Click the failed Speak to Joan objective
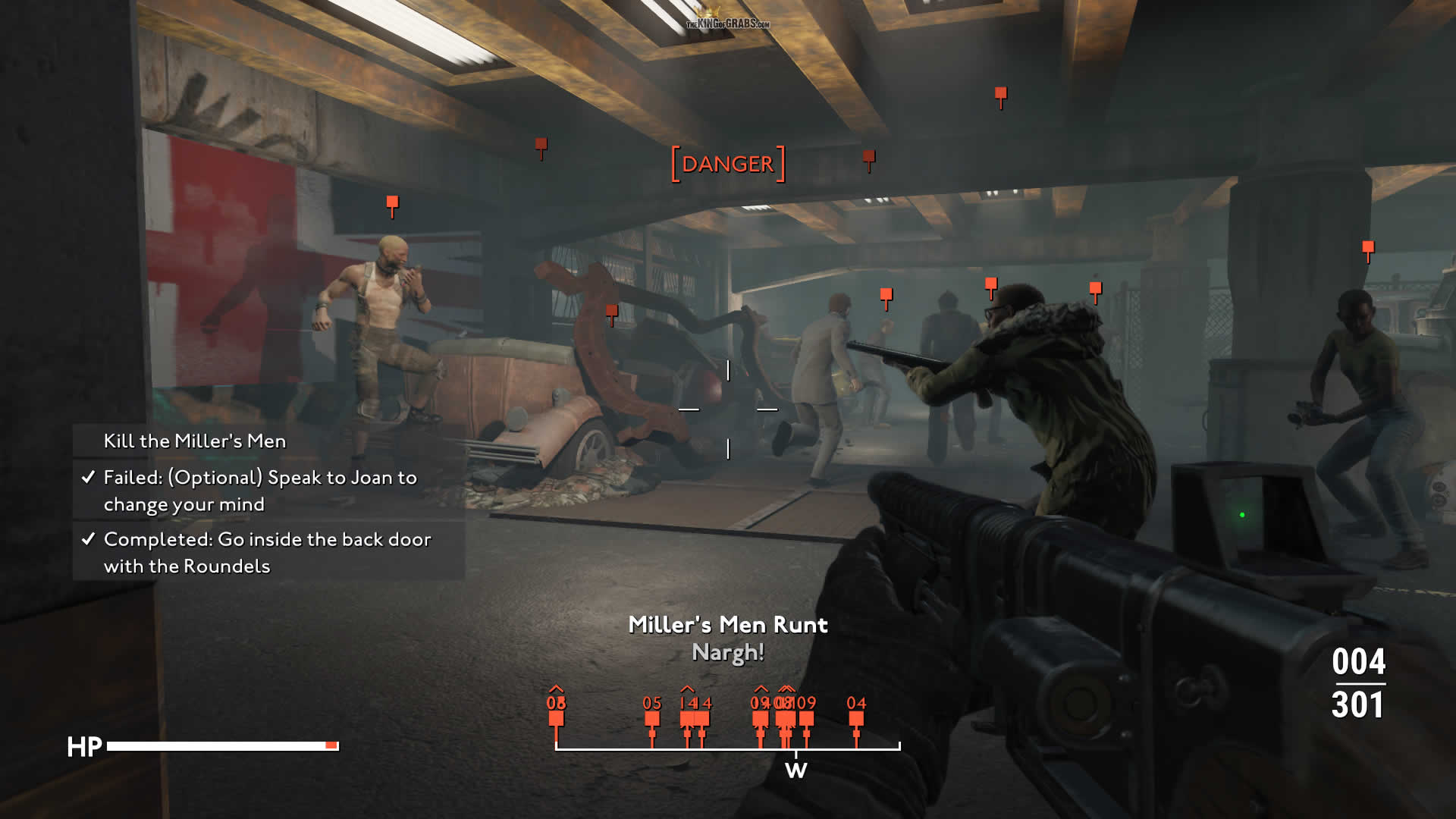Screen dimensions: 1456x819 click(x=260, y=491)
